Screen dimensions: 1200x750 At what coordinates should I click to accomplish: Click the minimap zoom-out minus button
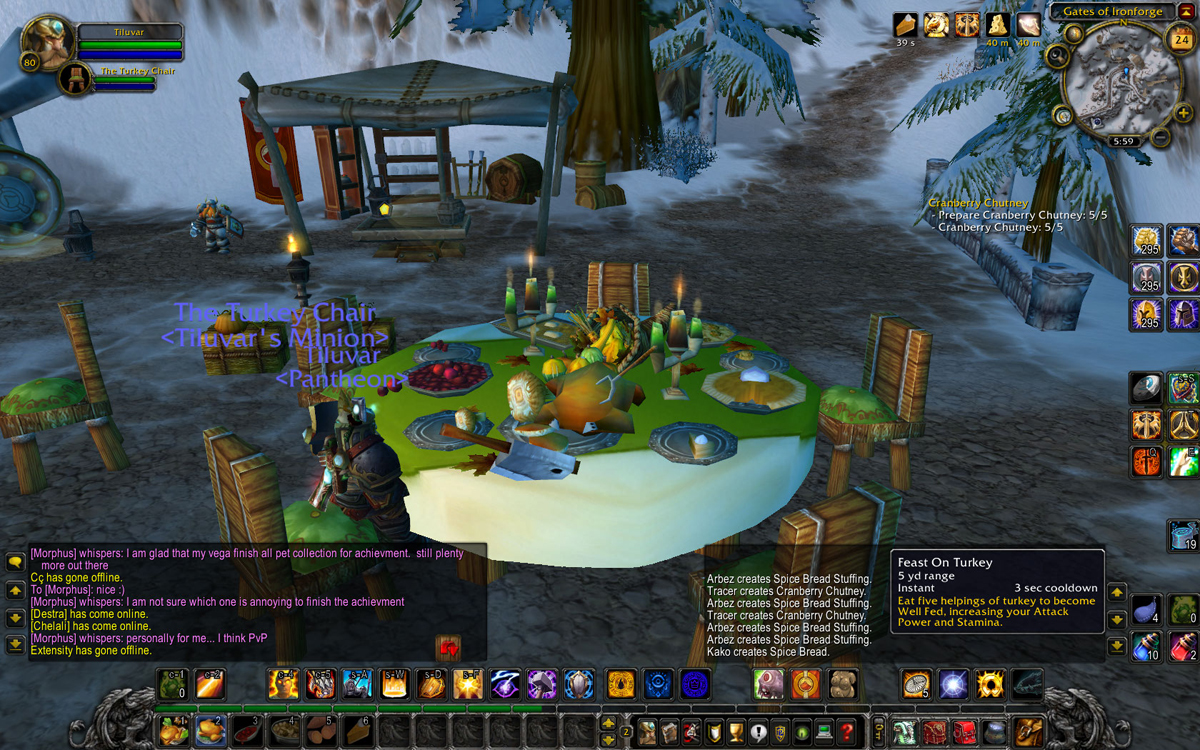1159,137
